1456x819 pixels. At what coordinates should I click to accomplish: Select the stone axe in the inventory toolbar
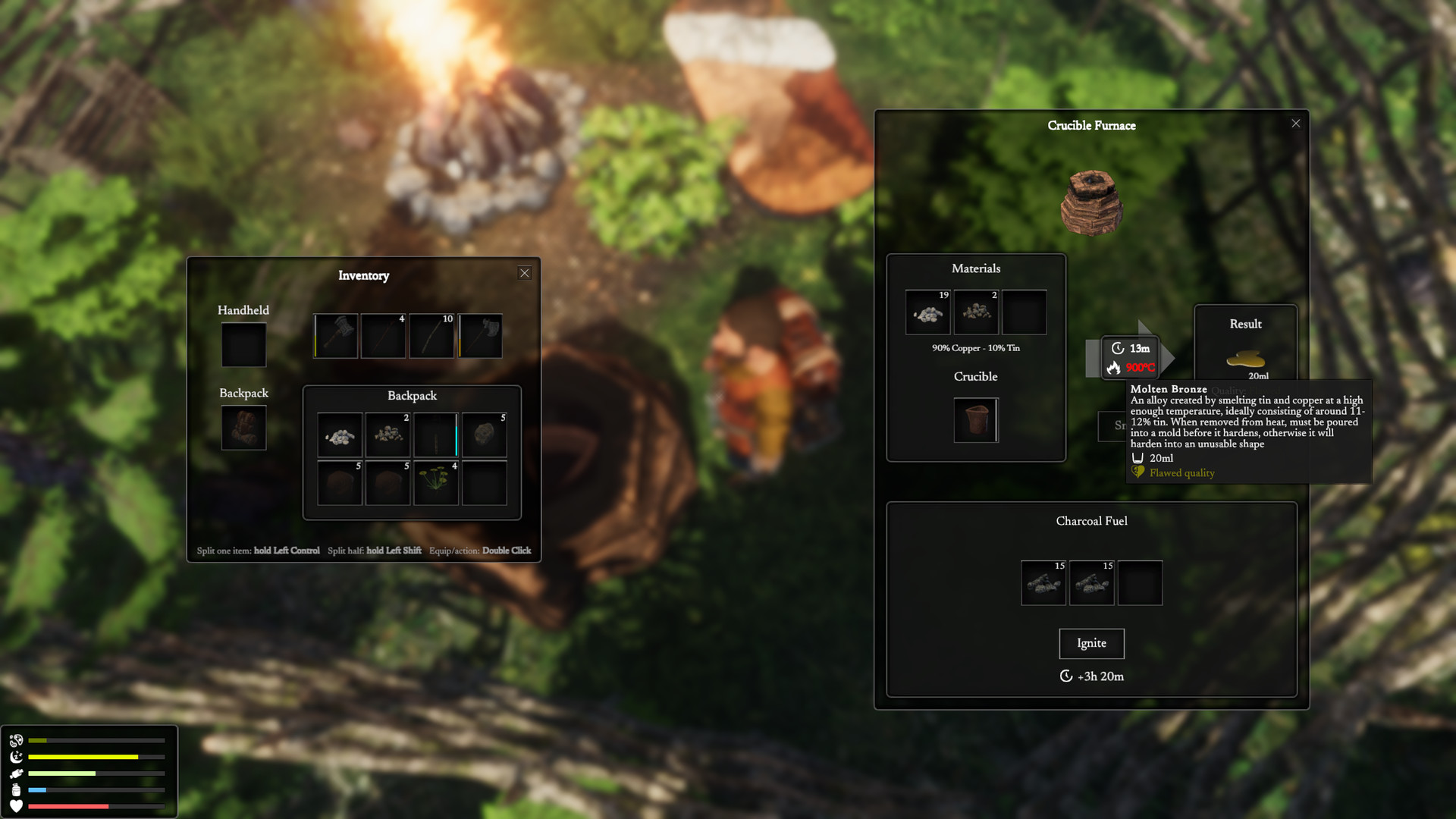(480, 336)
